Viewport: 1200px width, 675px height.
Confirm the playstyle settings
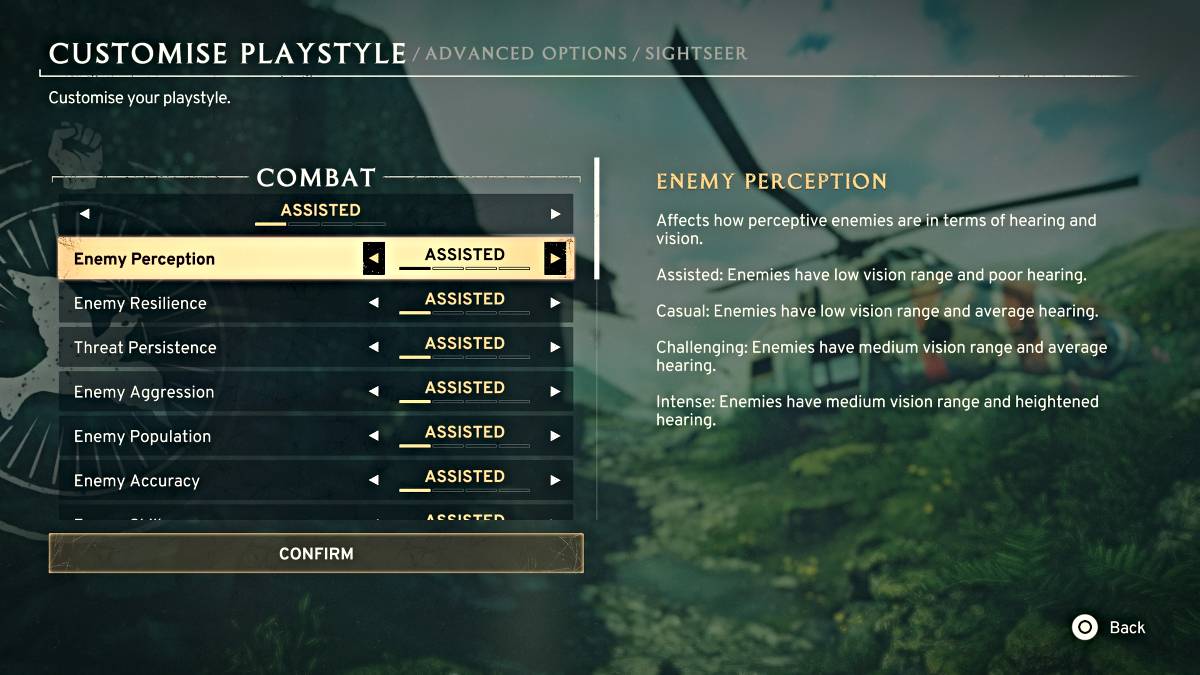pyautogui.click(x=316, y=553)
